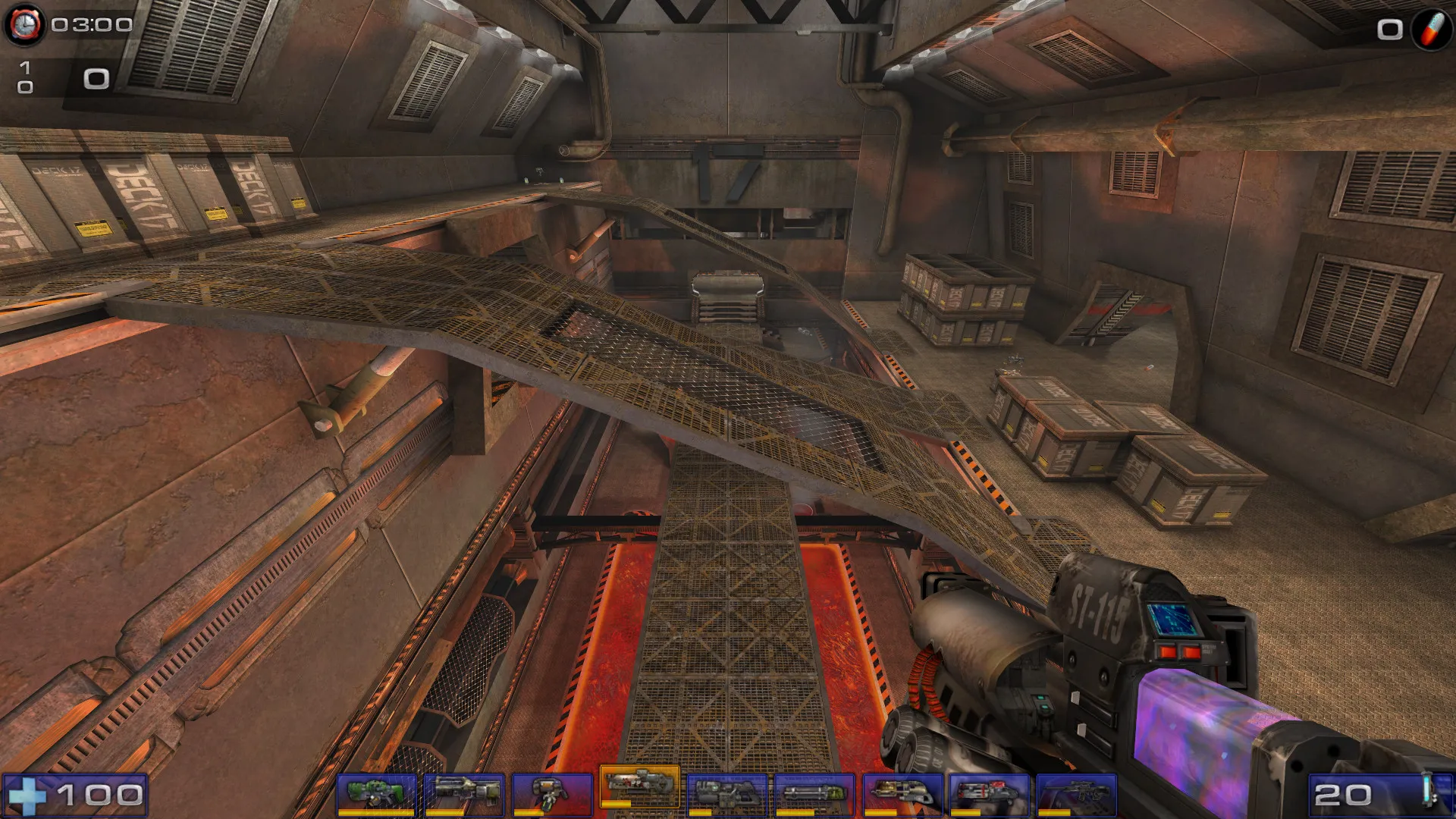Select the Link Gun weapon slot
This screenshot has height=819, width=1456.
point(726,794)
